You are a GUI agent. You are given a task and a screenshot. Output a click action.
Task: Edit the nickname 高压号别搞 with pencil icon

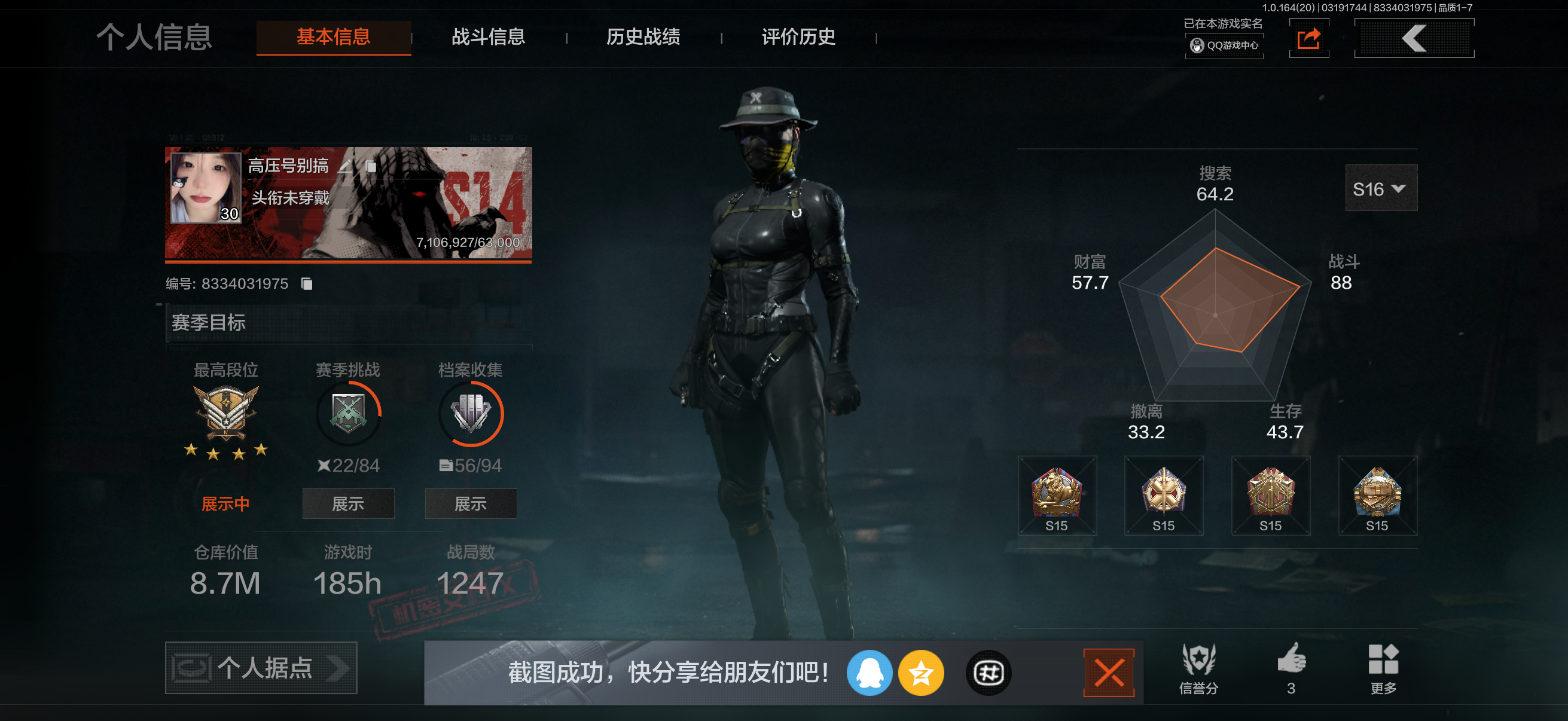point(345,166)
